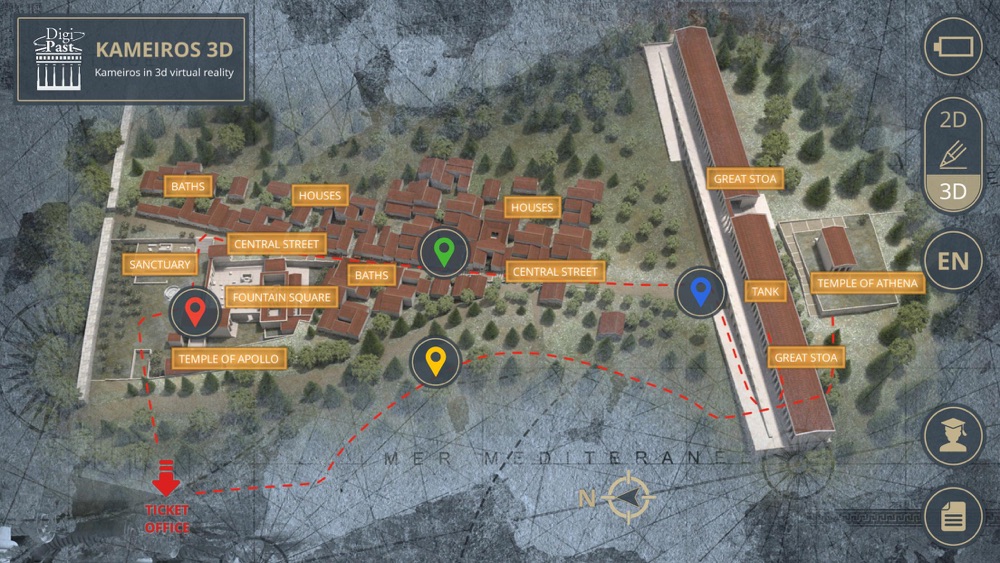
Task: Click the Kameiros 3D title banner
Action: click(x=131, y=58)
